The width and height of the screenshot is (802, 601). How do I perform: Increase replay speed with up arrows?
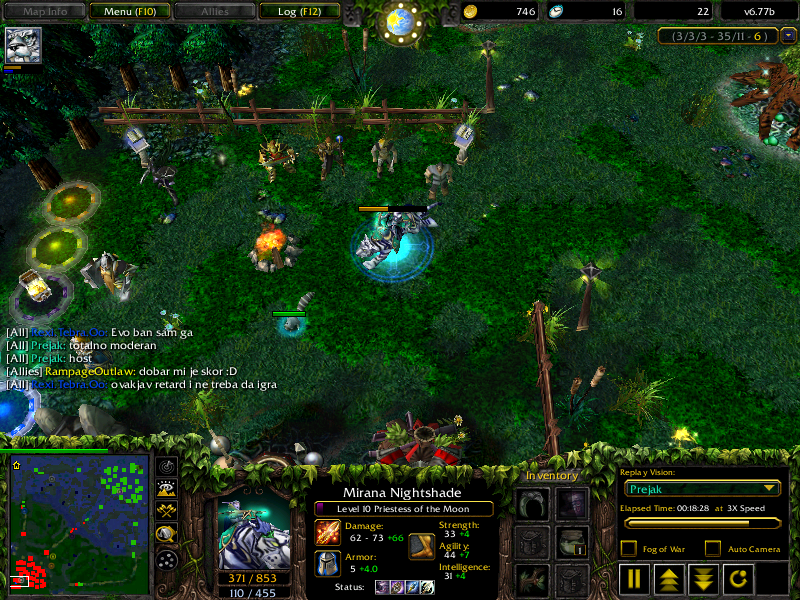click(x=667, y=578)
